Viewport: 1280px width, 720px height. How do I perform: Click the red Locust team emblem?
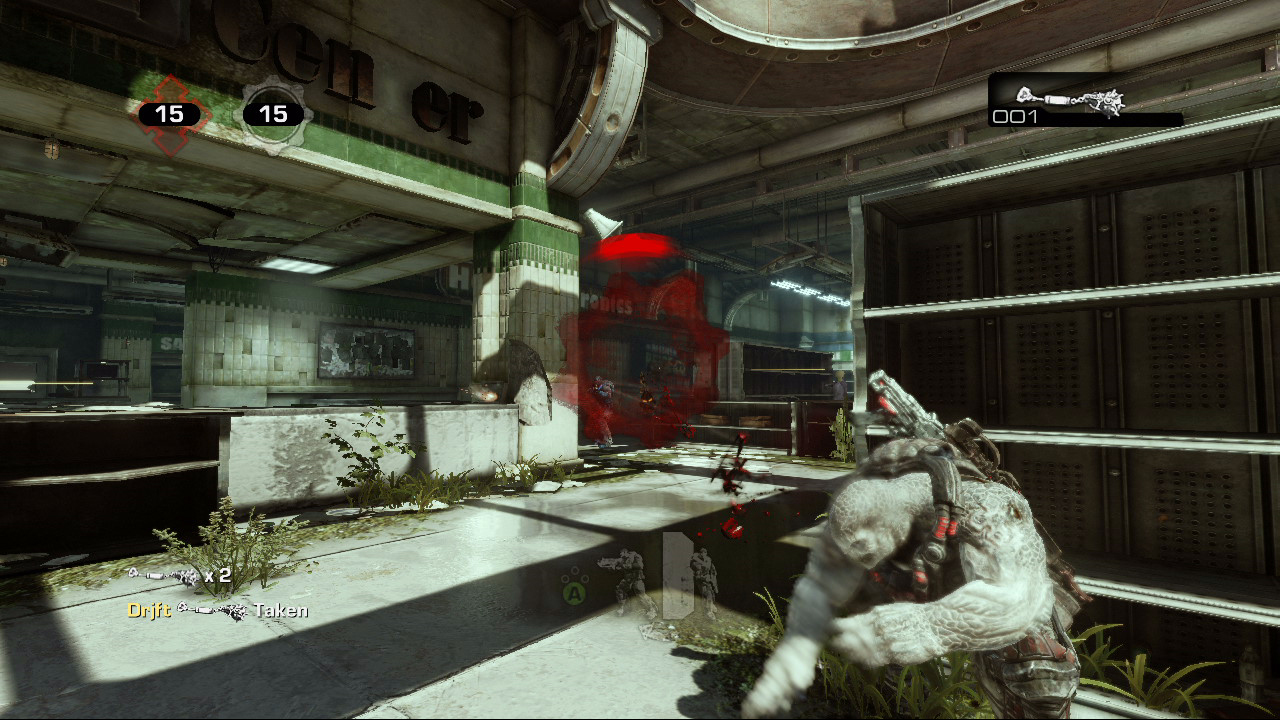point(169,115)
